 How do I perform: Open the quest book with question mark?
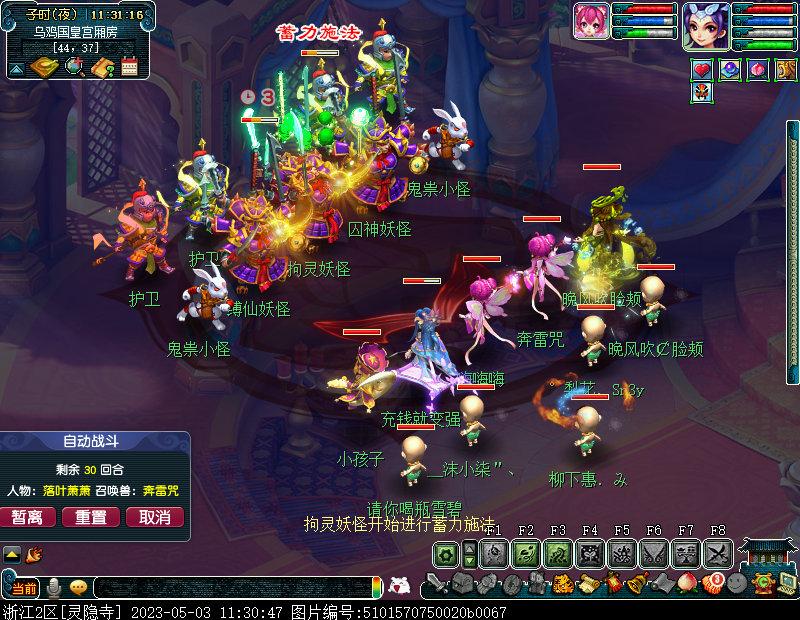[101, 67]
